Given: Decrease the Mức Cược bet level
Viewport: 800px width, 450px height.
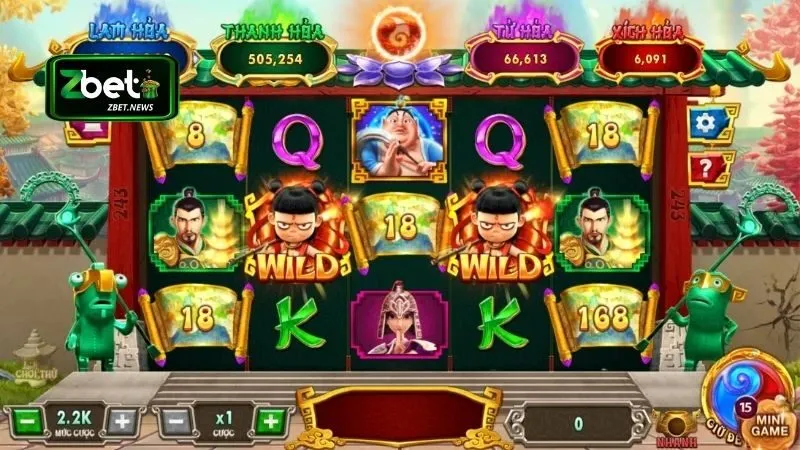Looking at the screenshot, I should point(28,421).
